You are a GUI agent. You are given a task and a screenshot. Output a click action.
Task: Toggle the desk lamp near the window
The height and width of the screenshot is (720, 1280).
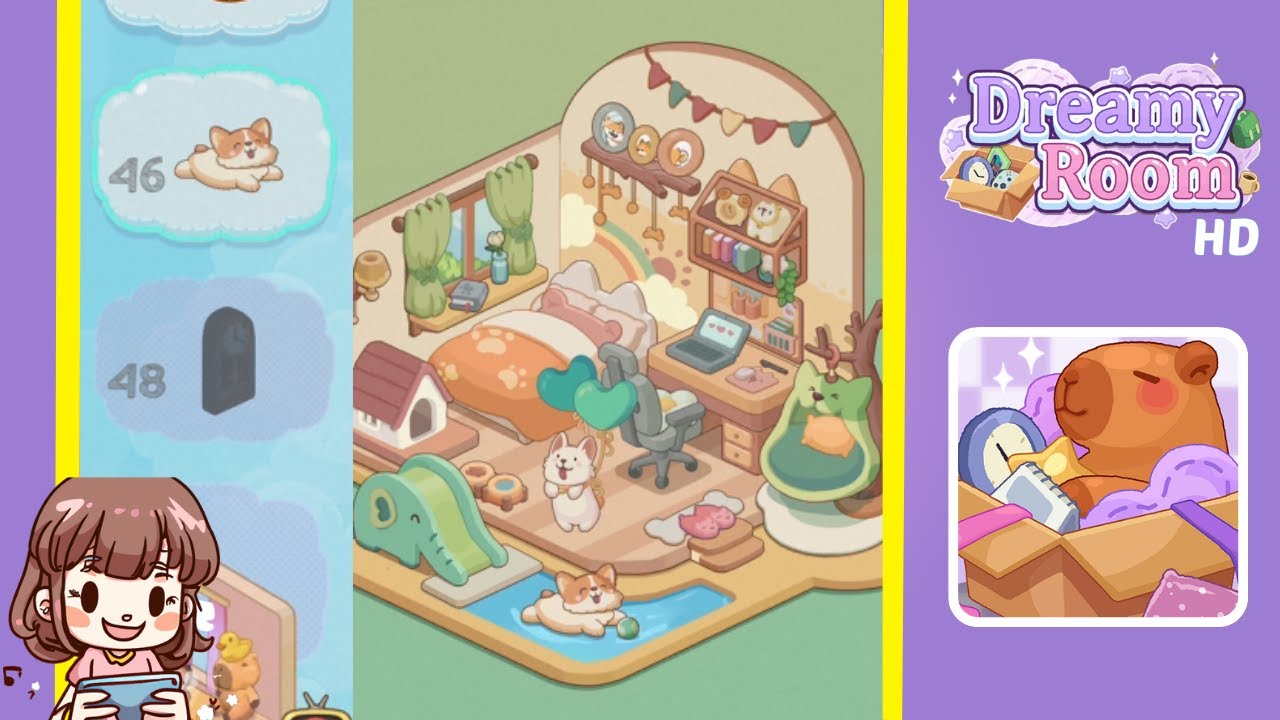372,268
